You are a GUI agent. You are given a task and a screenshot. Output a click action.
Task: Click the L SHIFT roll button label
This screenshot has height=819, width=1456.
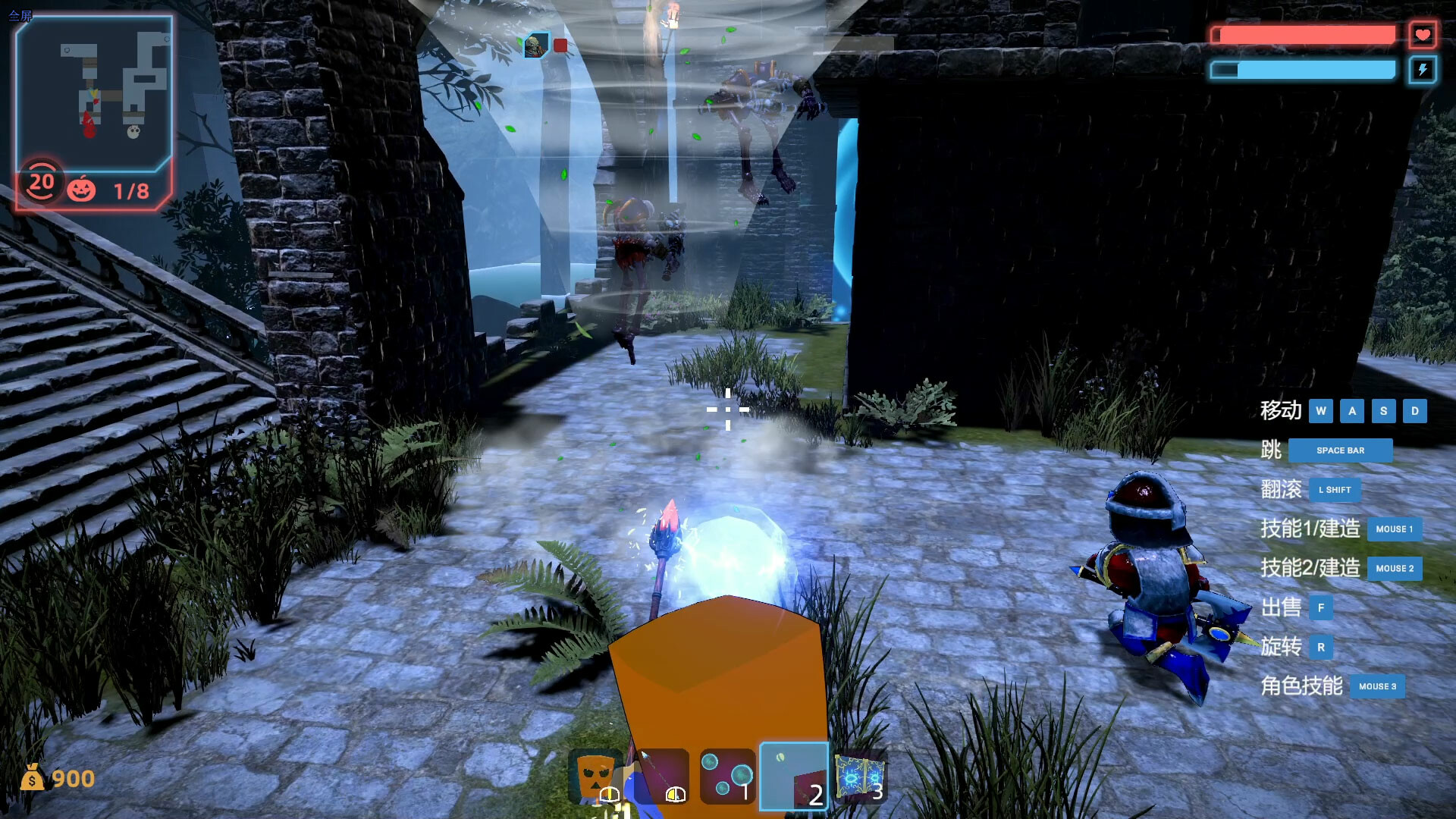1334,490
